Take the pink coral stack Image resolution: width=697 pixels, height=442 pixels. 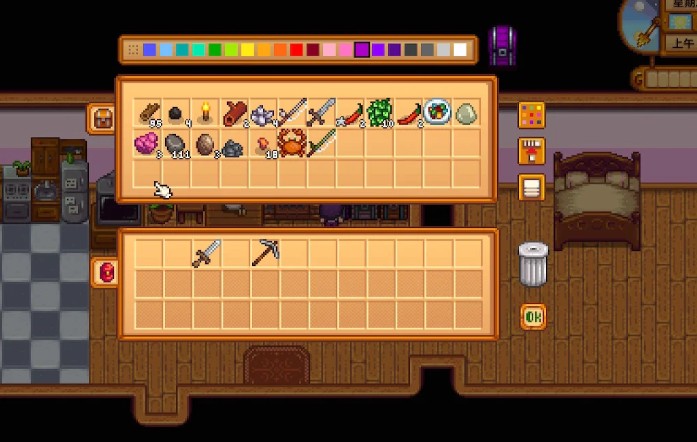tap(148, 143)
